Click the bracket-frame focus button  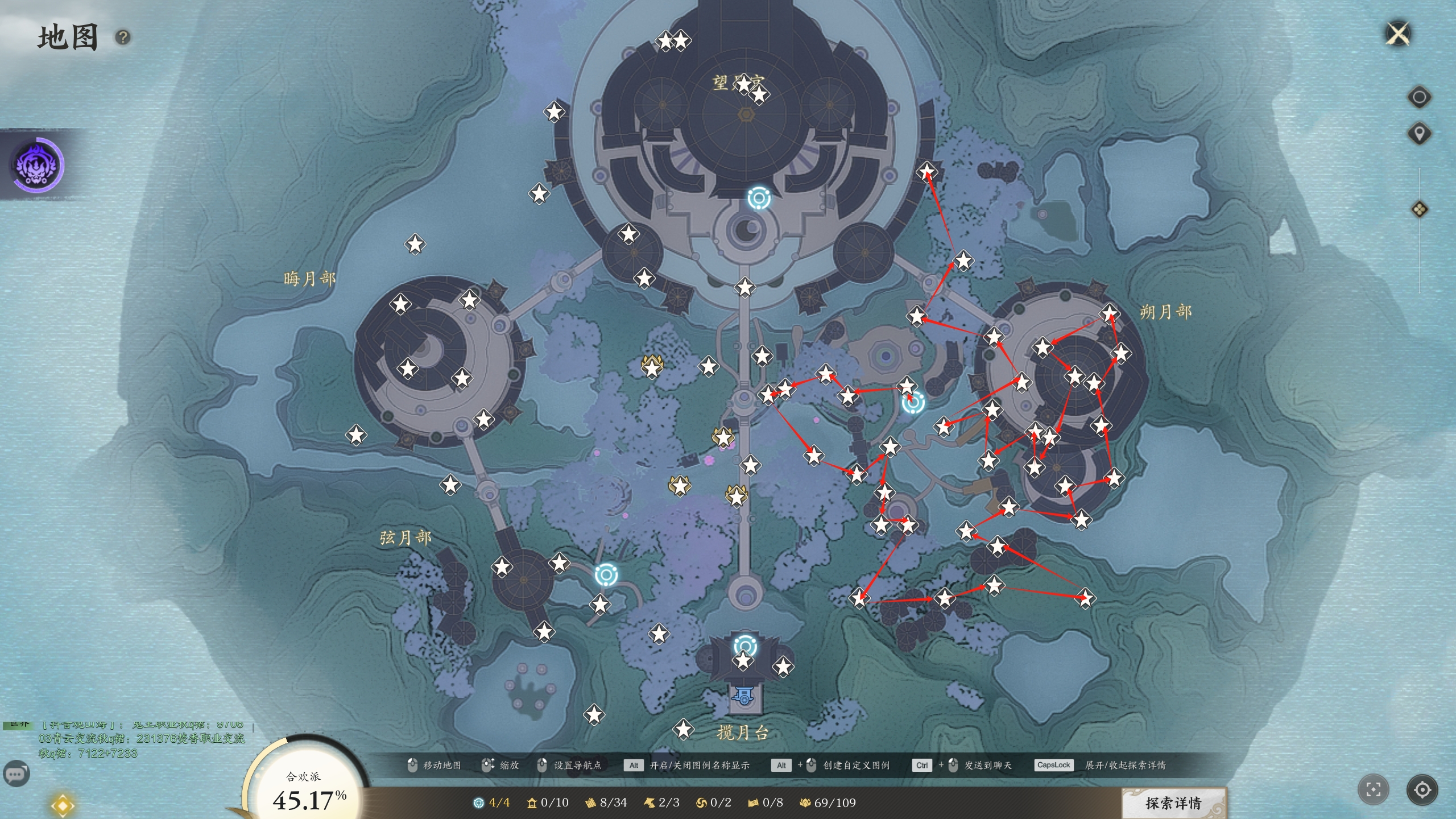[x=1373, y=789]
